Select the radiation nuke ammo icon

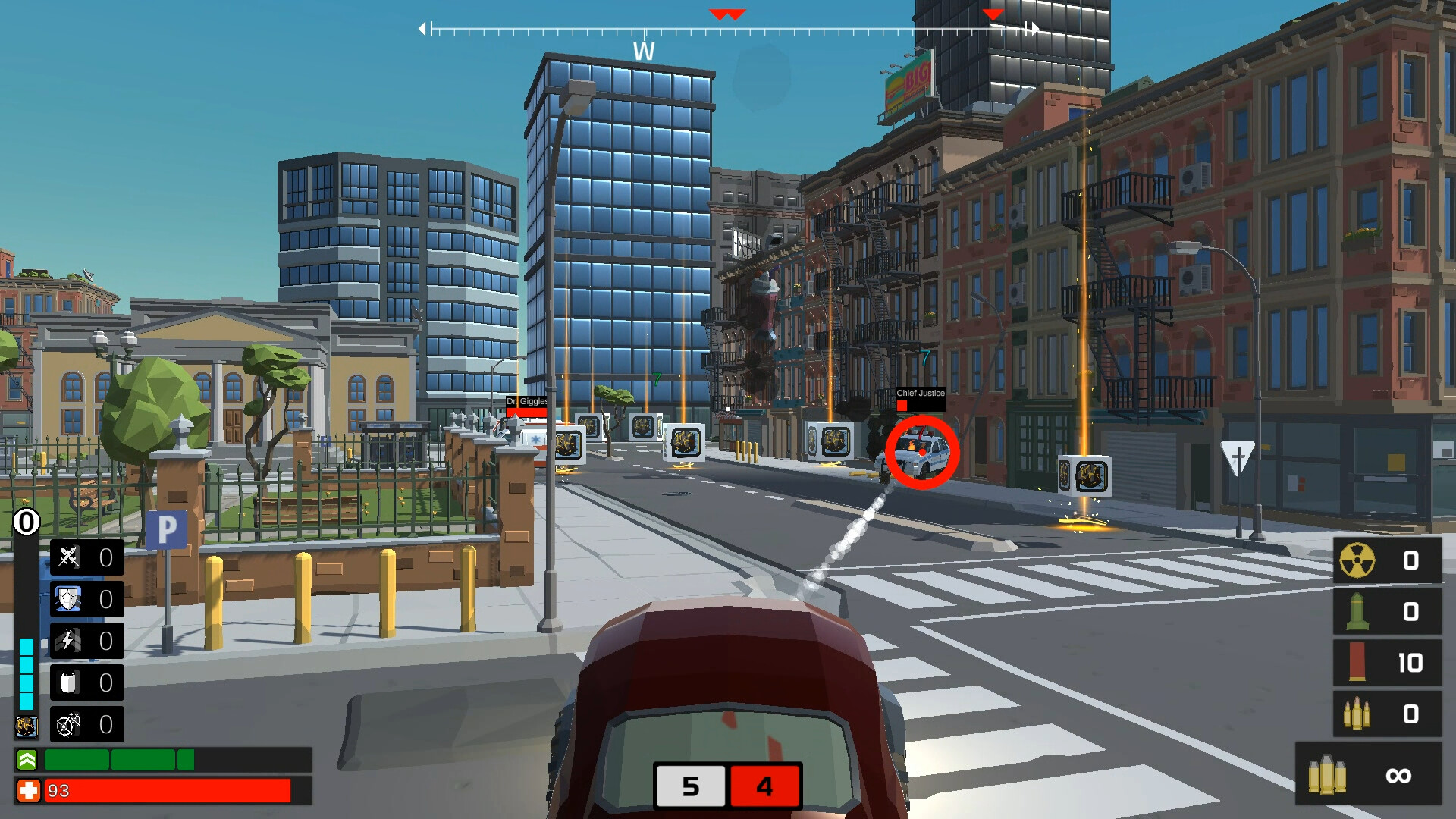tap(1357, 561)
